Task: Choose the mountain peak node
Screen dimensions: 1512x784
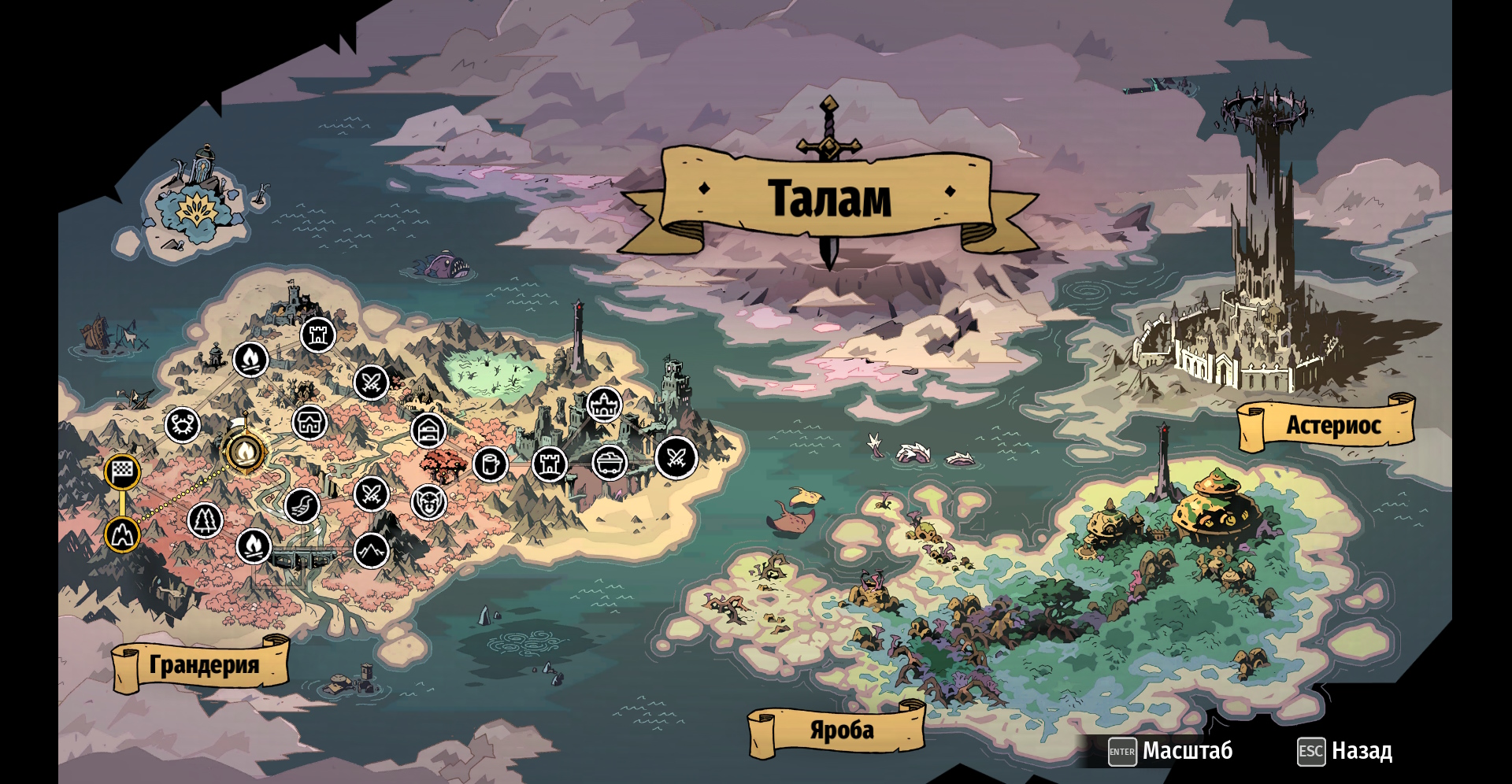Action: pyautogui.click(x=372, y=551)
